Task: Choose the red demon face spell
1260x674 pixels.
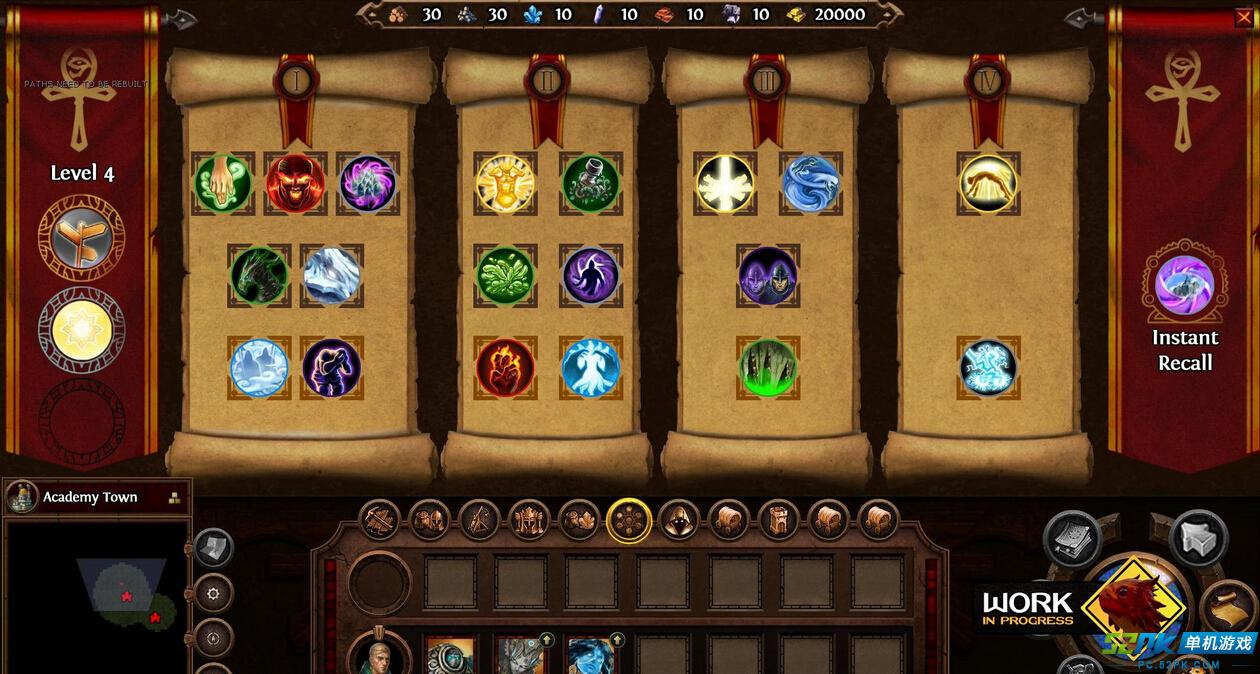Action: pyautogui.click(x=295, y=184)
